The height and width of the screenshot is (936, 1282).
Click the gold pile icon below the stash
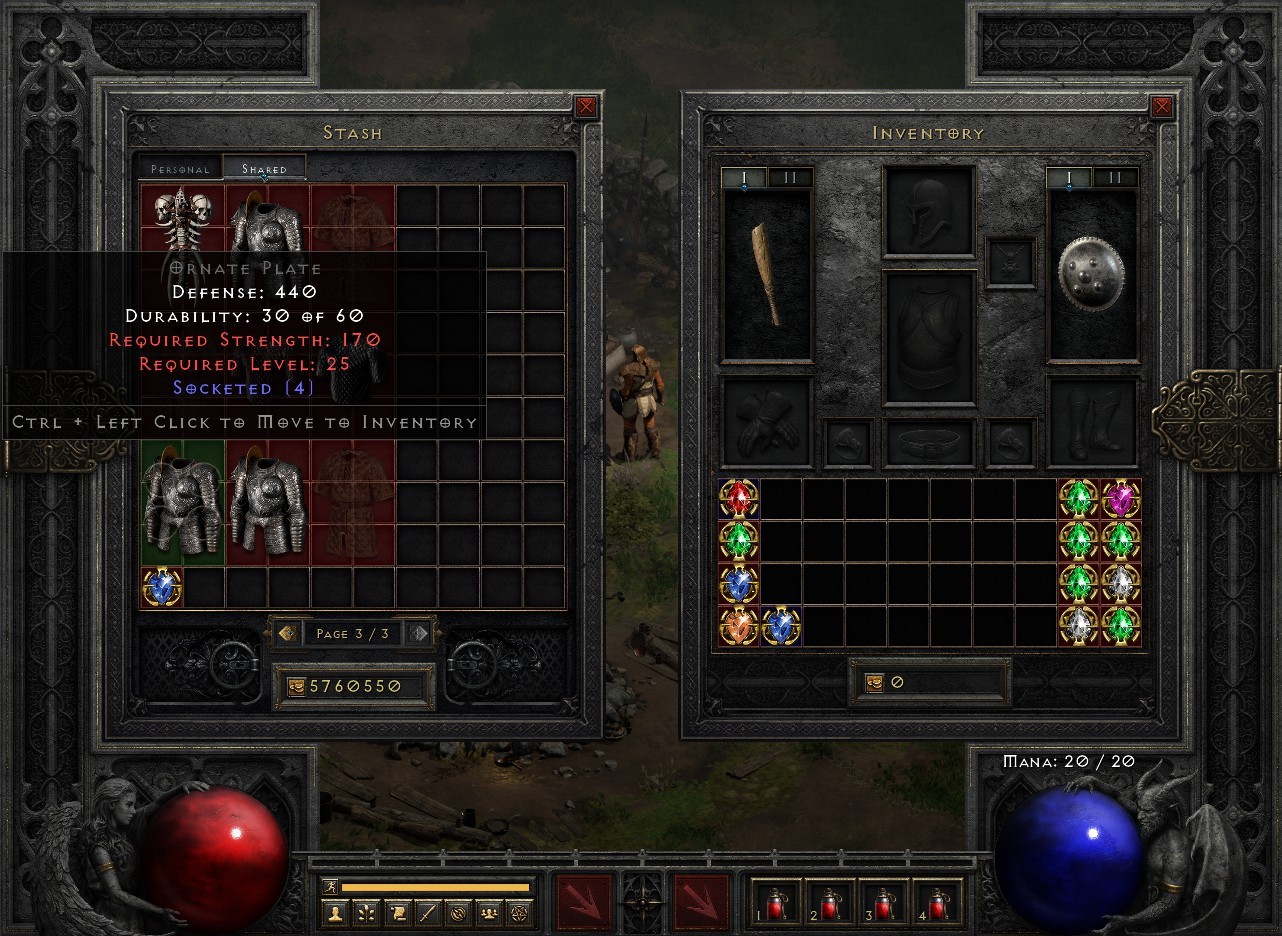tap(297, 686)
